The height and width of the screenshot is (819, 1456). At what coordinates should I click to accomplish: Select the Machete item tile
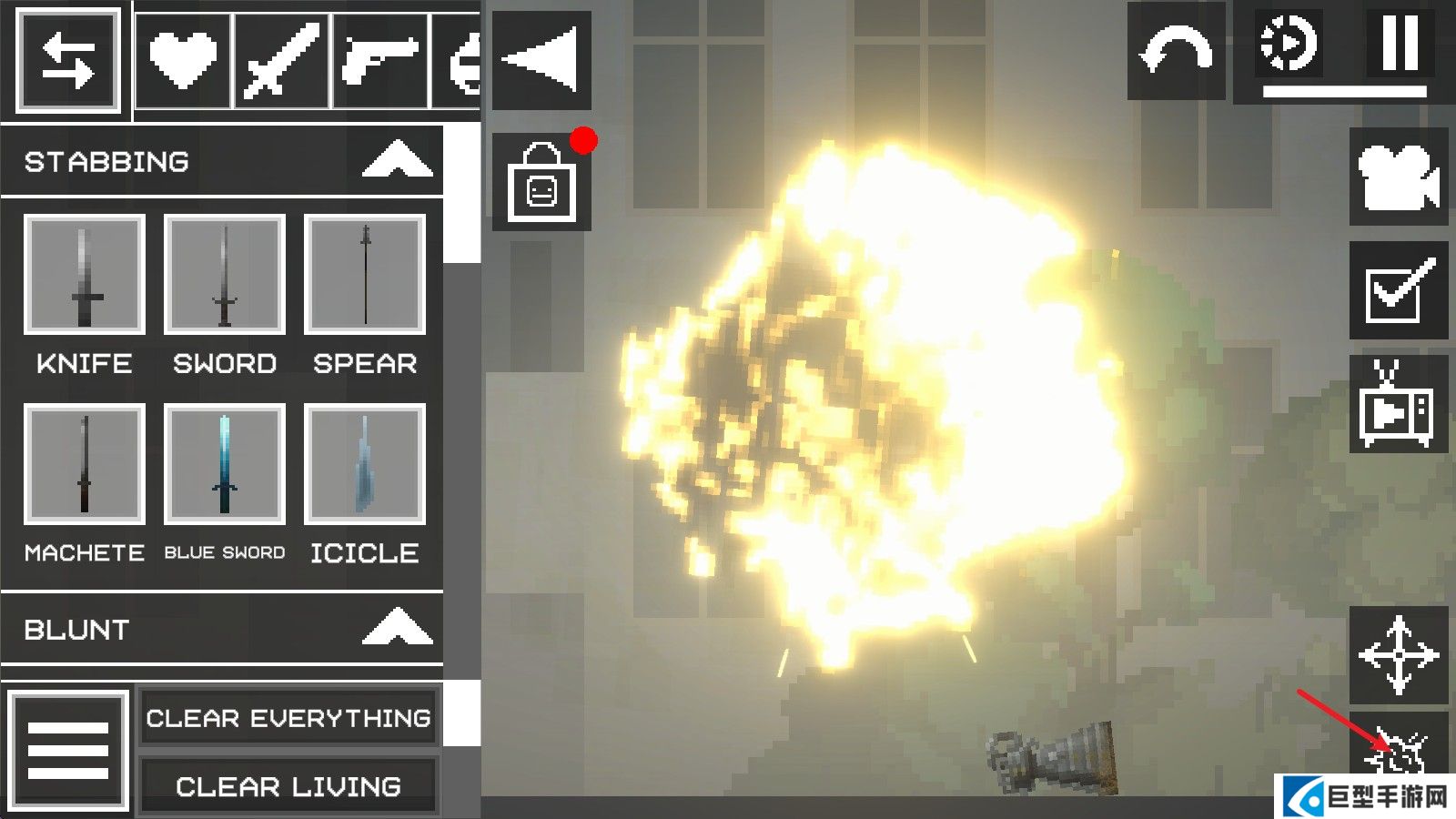pyautogui.click(x=84, y=464)
